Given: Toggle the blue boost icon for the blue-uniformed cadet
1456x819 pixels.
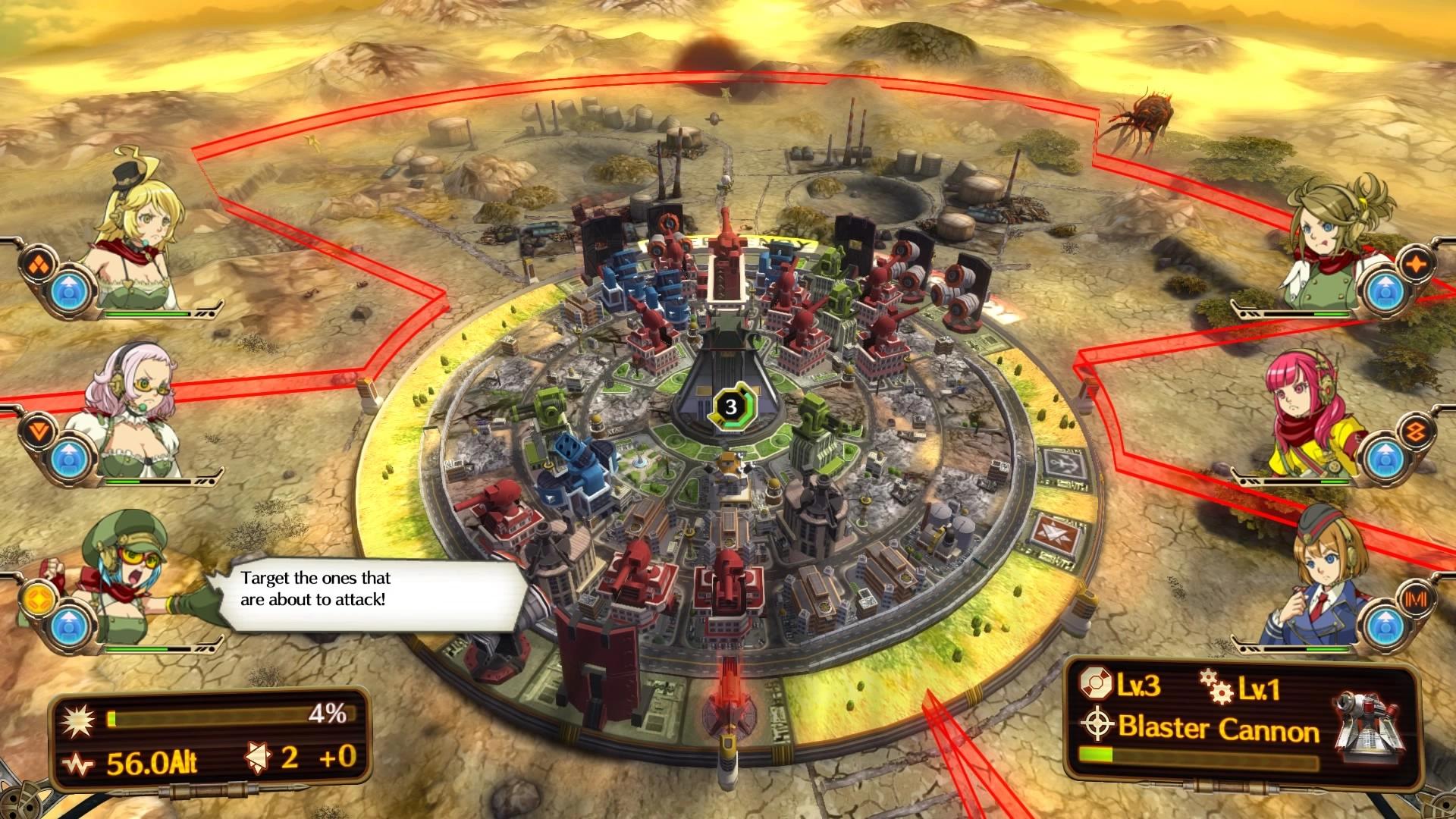Looking at the screenshot, I should [1386, 629].
